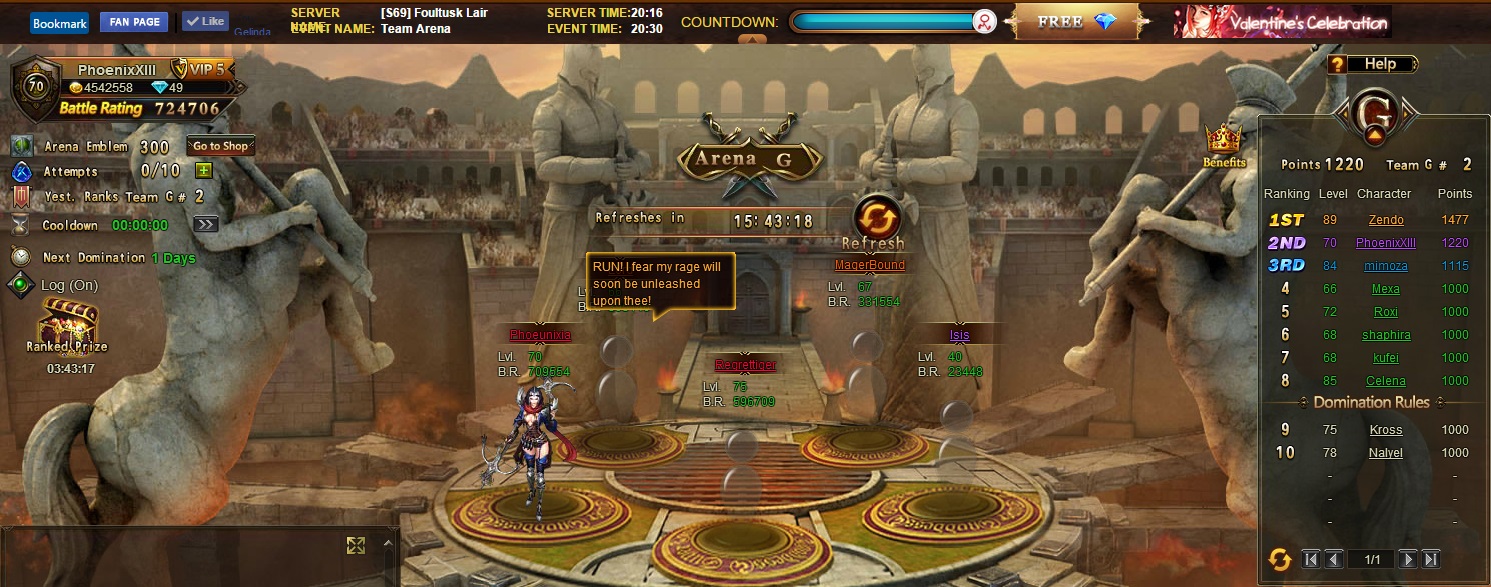Toggle the battle Log indicator
Screen dimensions: 1491x587
[20, 285]
